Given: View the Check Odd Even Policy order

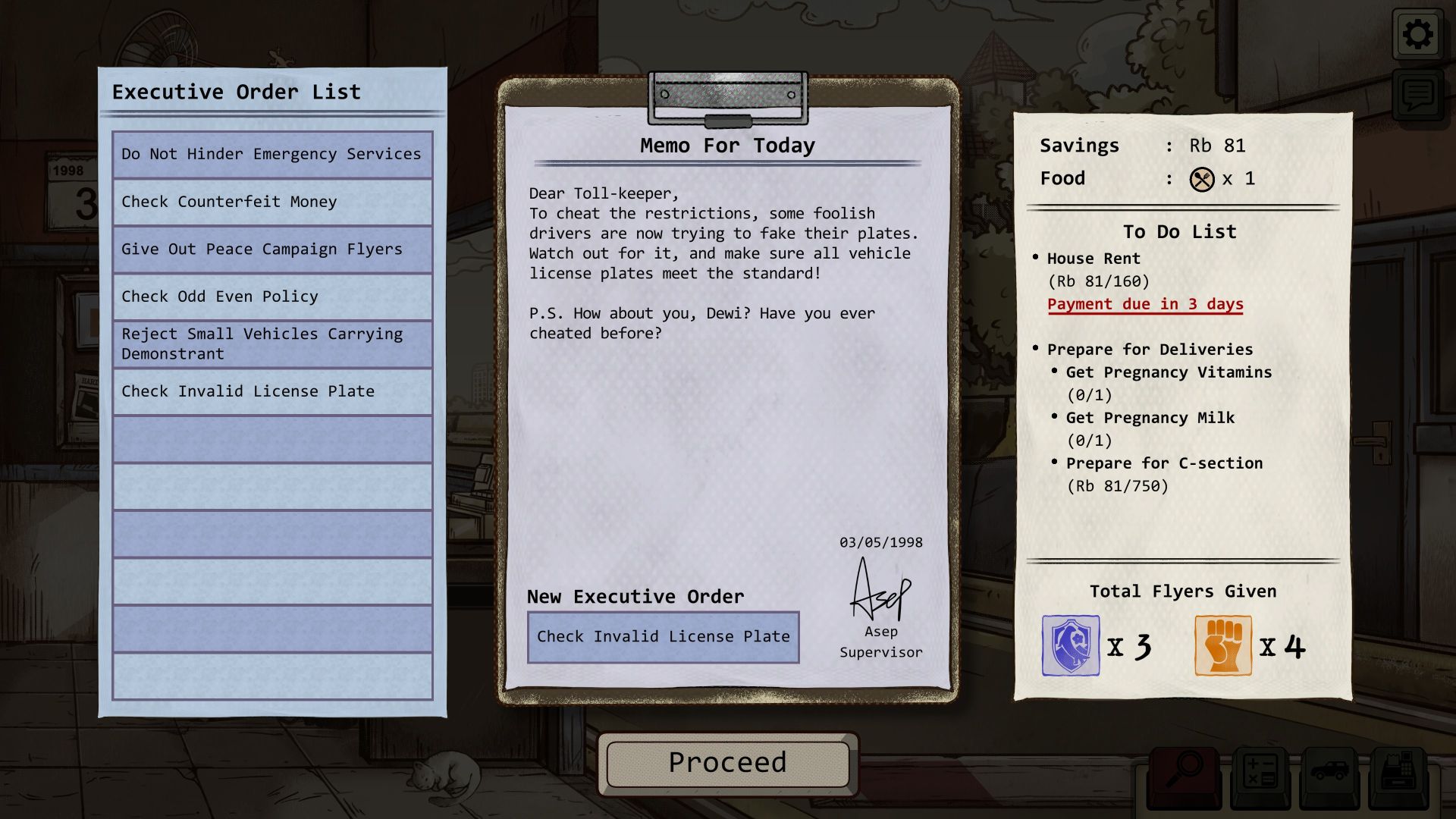Looking at the screenshot, I should (x=272, y=297).
